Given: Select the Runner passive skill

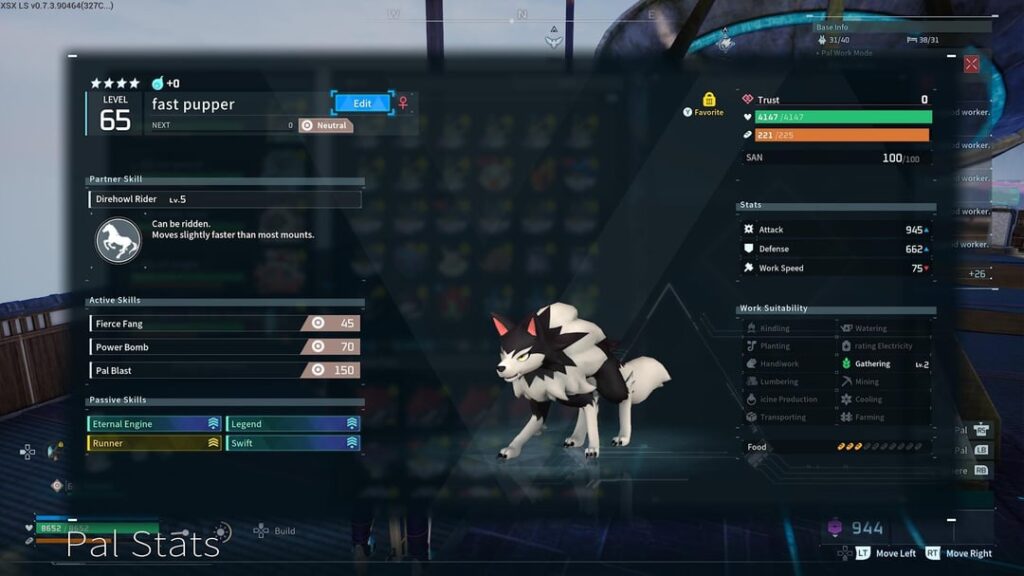Looking at the screenshot, I should click(154, 443).
